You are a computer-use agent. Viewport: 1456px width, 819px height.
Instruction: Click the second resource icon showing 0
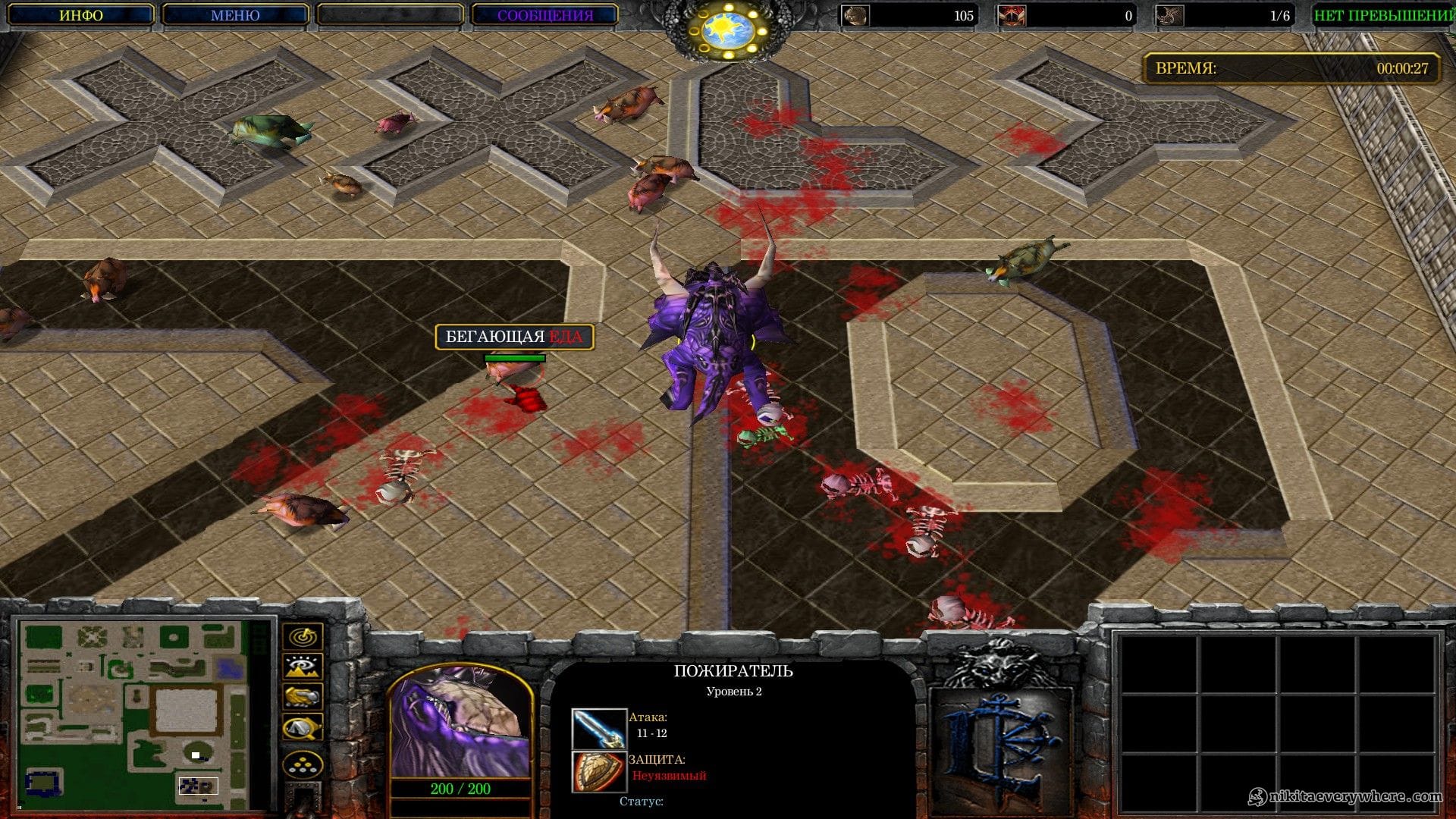1012,15
